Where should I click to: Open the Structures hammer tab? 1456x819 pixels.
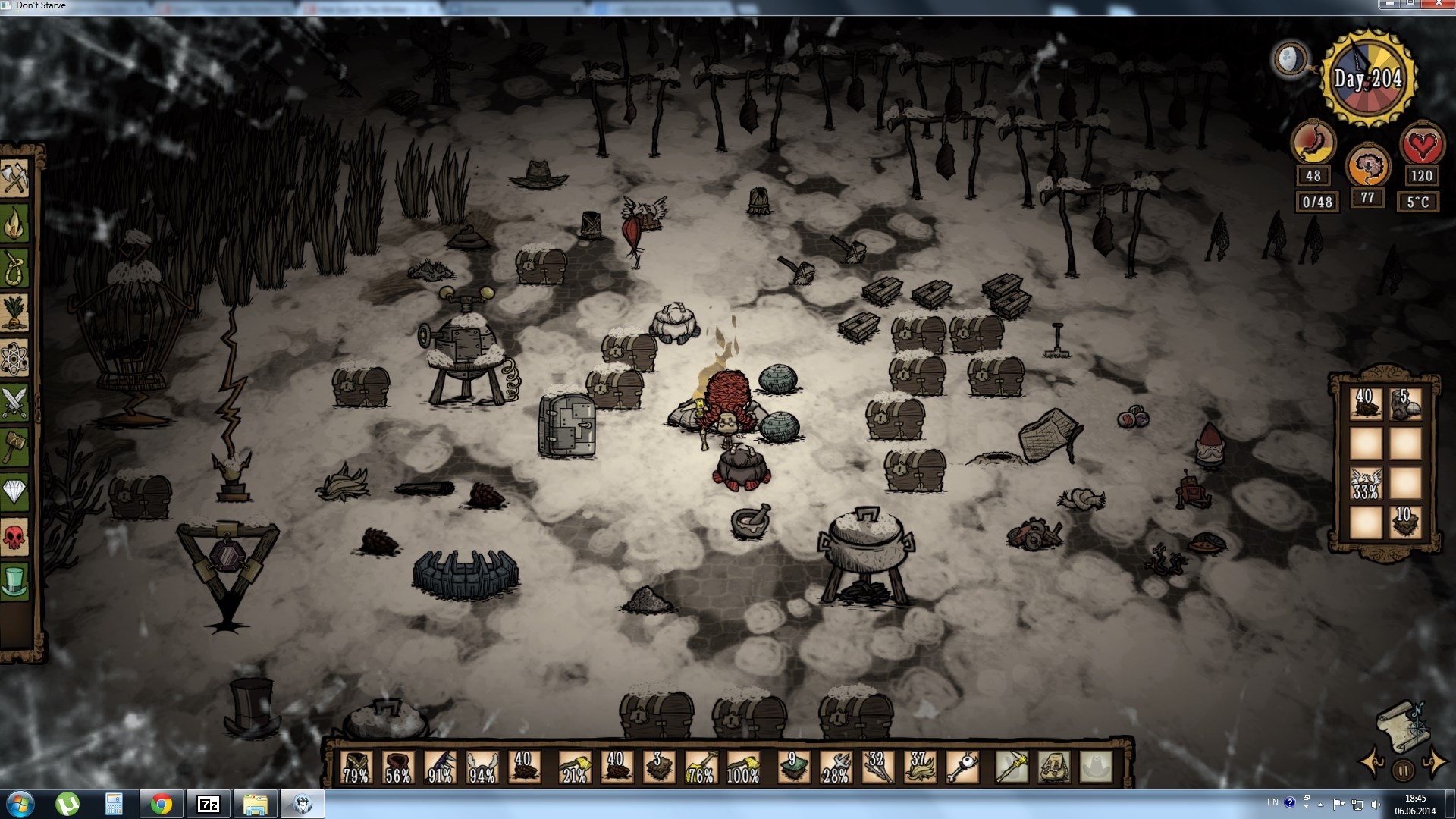click(x=15, y=447)
